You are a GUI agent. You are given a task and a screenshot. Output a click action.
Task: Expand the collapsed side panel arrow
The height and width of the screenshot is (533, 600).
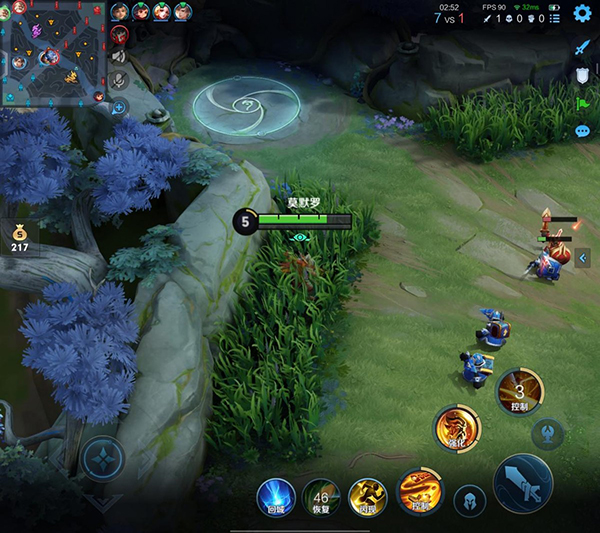tap(583, 258)
